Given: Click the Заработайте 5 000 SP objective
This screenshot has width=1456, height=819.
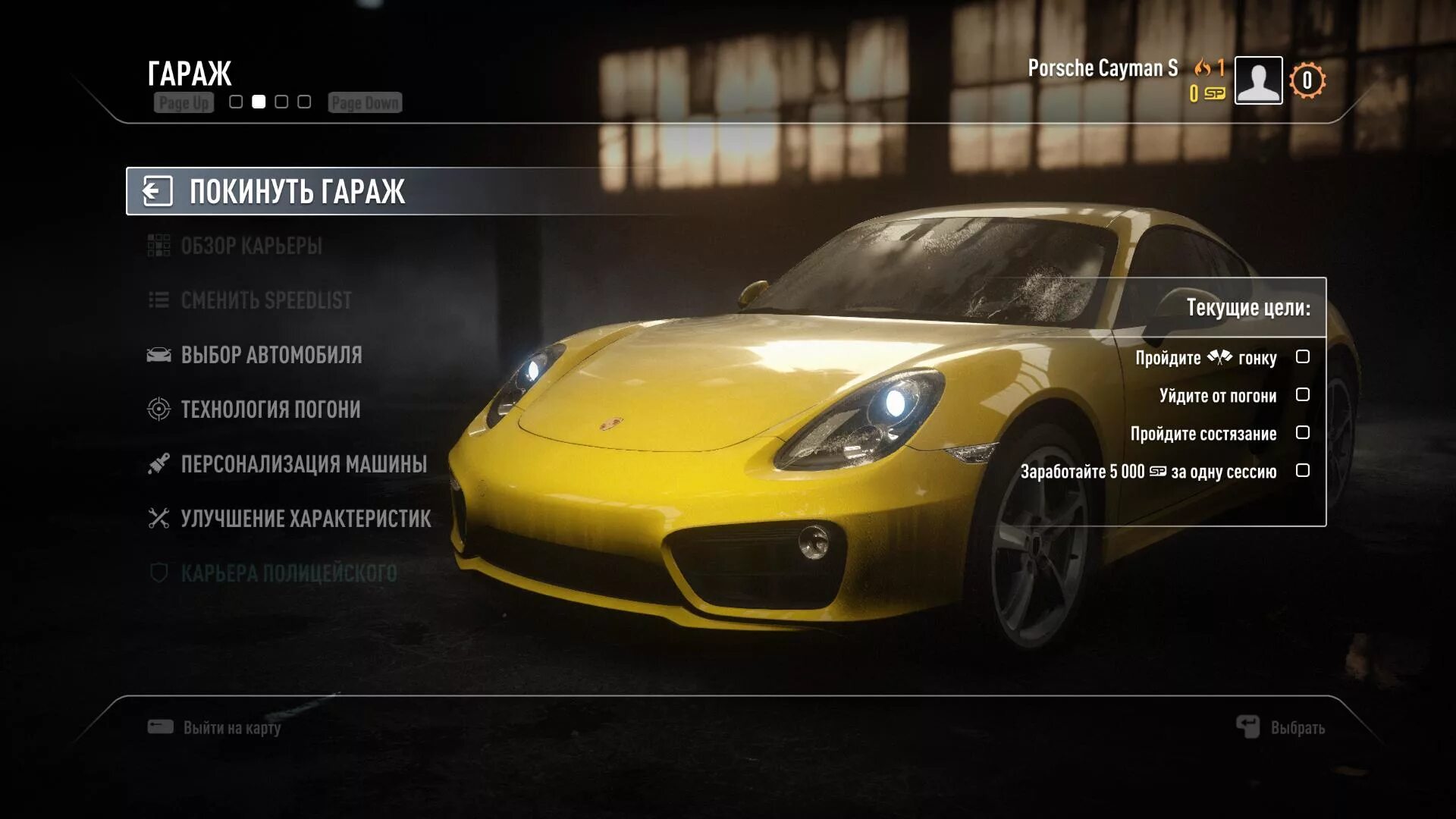Looking at the screenshot, I should point(1148,472).
